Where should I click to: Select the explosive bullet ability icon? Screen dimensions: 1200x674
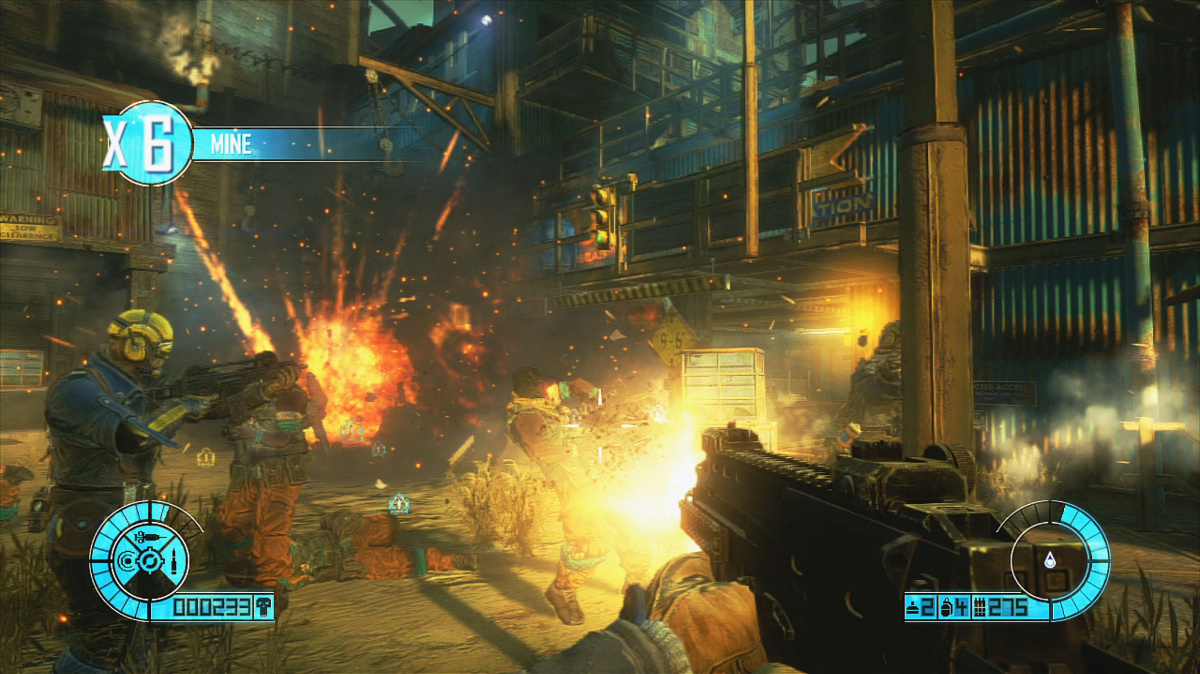172,563
